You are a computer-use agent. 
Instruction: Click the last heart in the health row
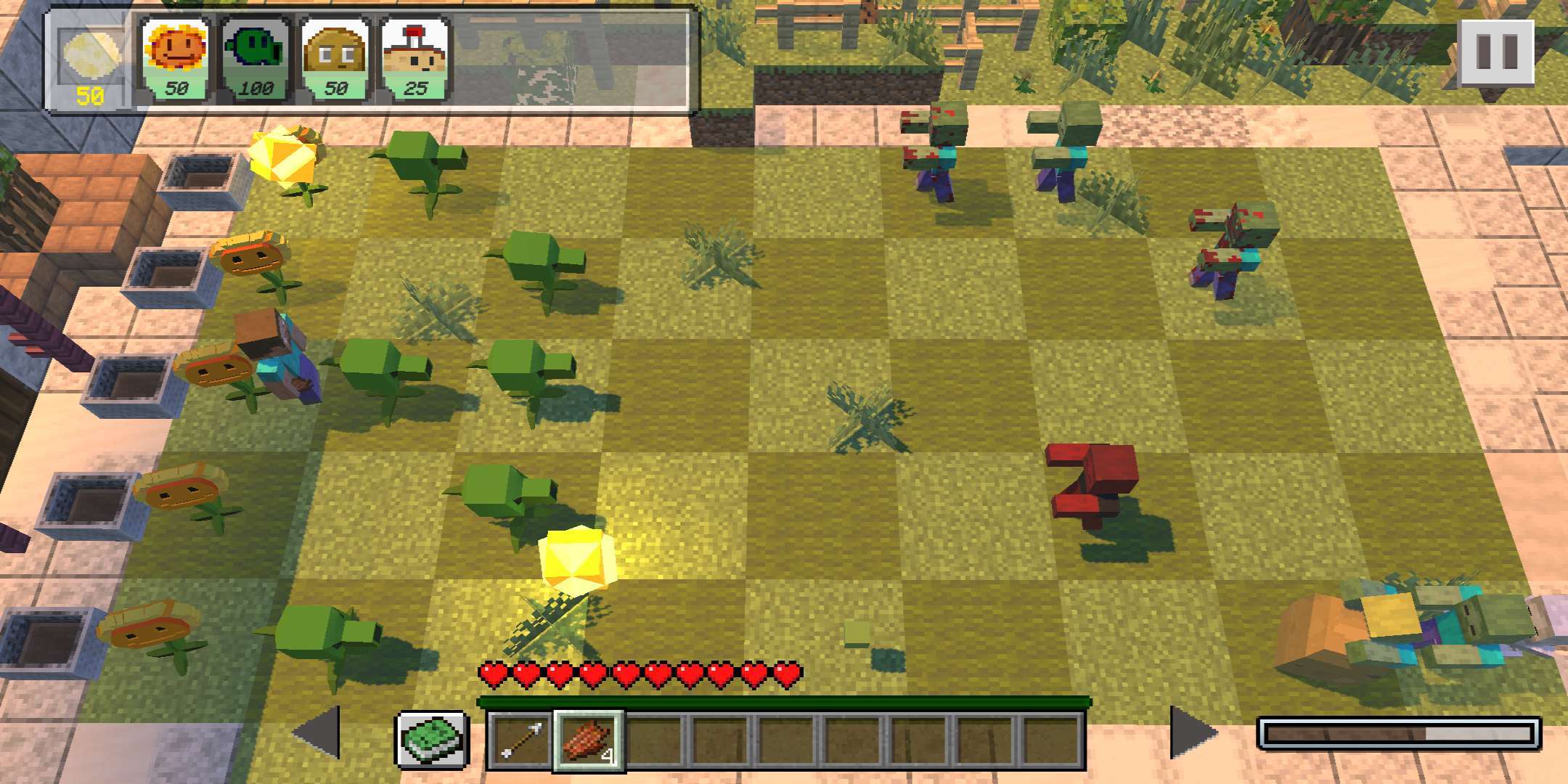pyautogui.click(x=790, y=674)
